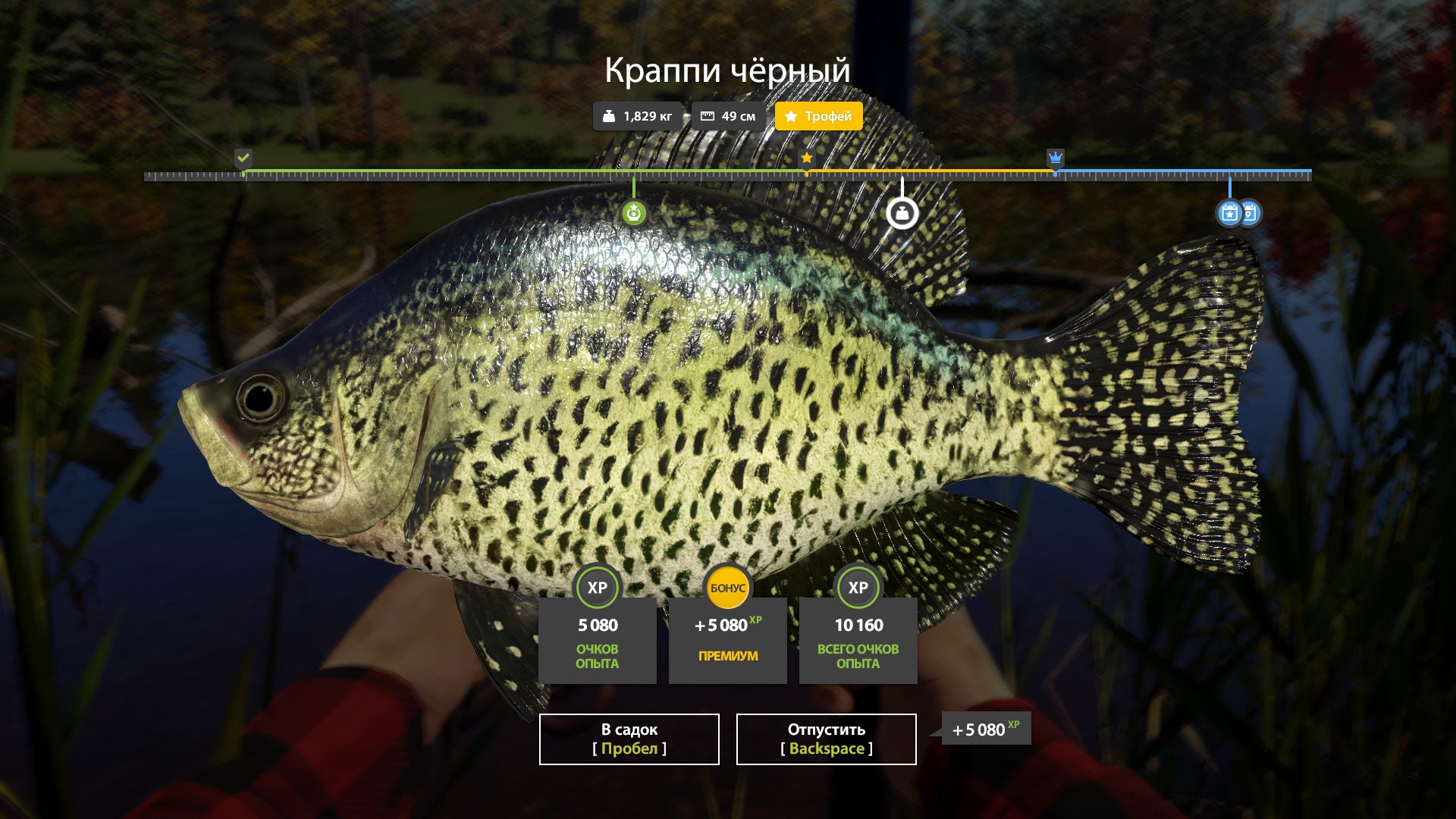
Task: Click the orange trophy star marker above the bar
Action: tap(806, 158)
